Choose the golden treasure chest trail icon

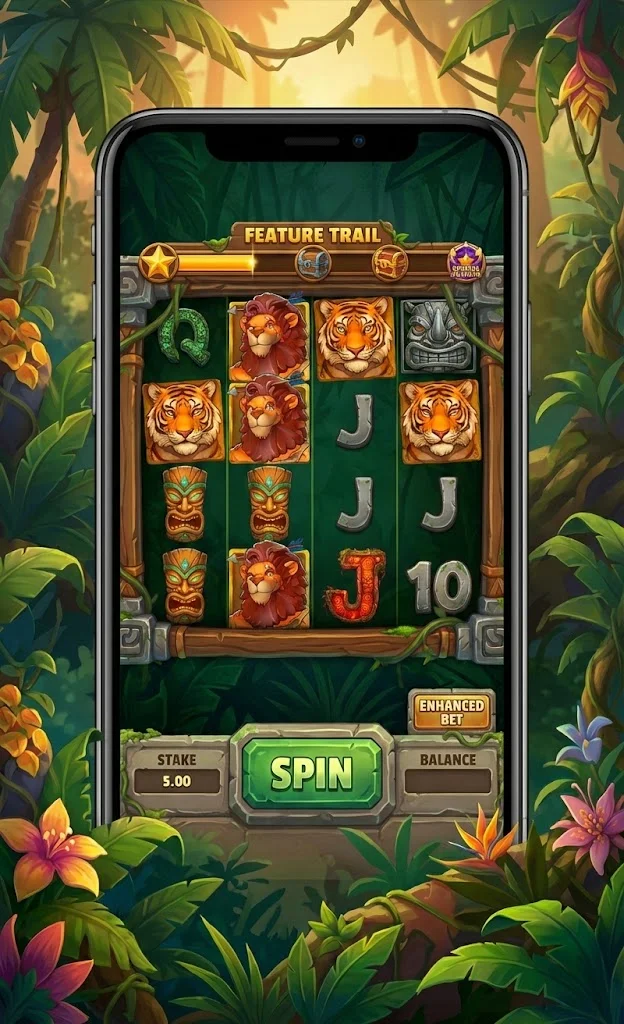(389, 263)
